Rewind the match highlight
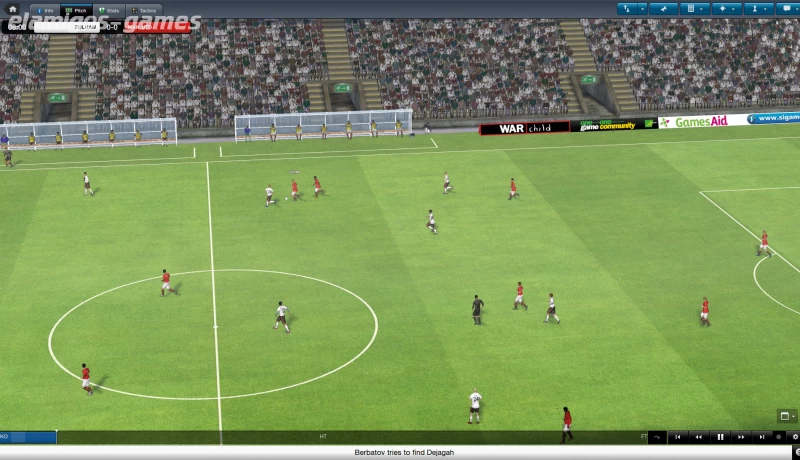The width and height of the screenshot is (800, 460). point(700,437)
